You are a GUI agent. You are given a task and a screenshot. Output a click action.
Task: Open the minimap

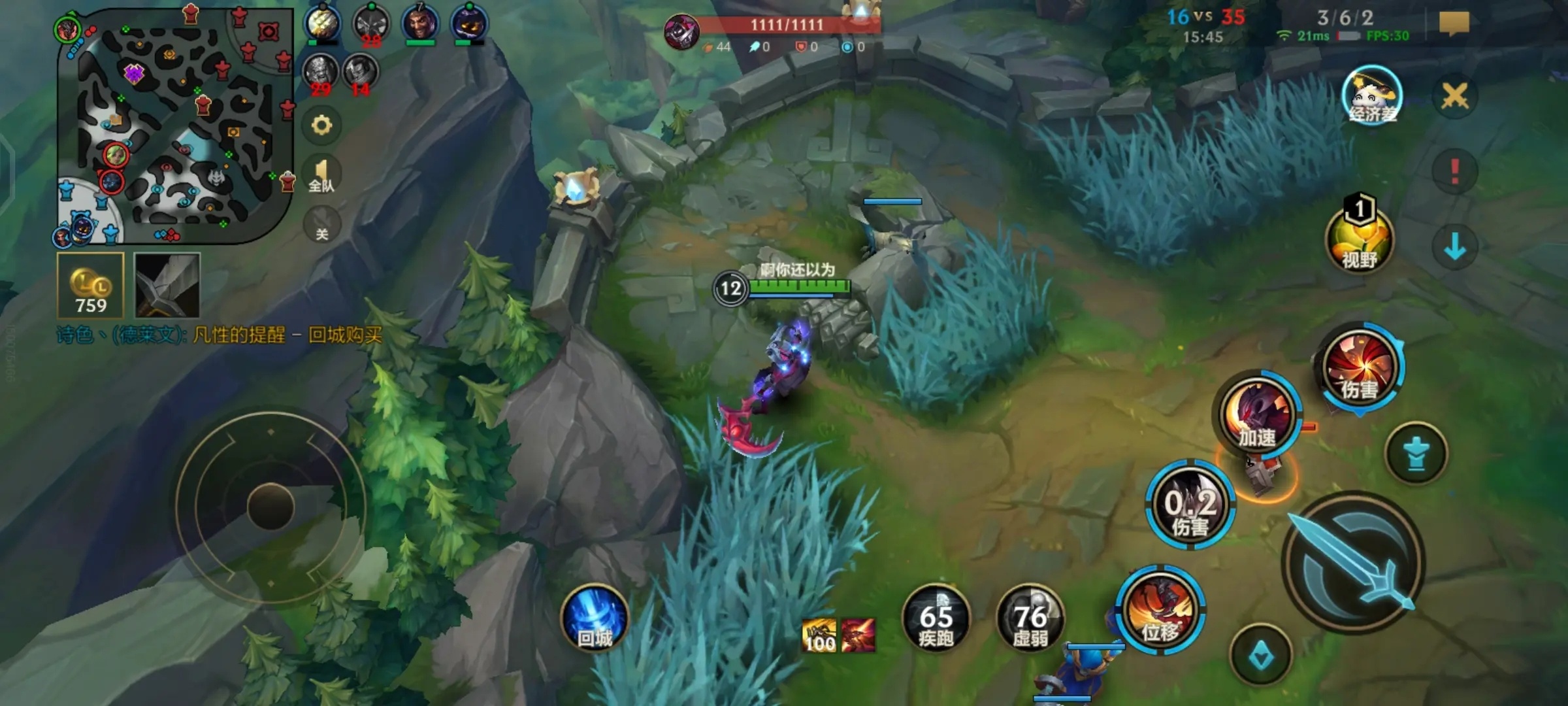tap(174, 124)
